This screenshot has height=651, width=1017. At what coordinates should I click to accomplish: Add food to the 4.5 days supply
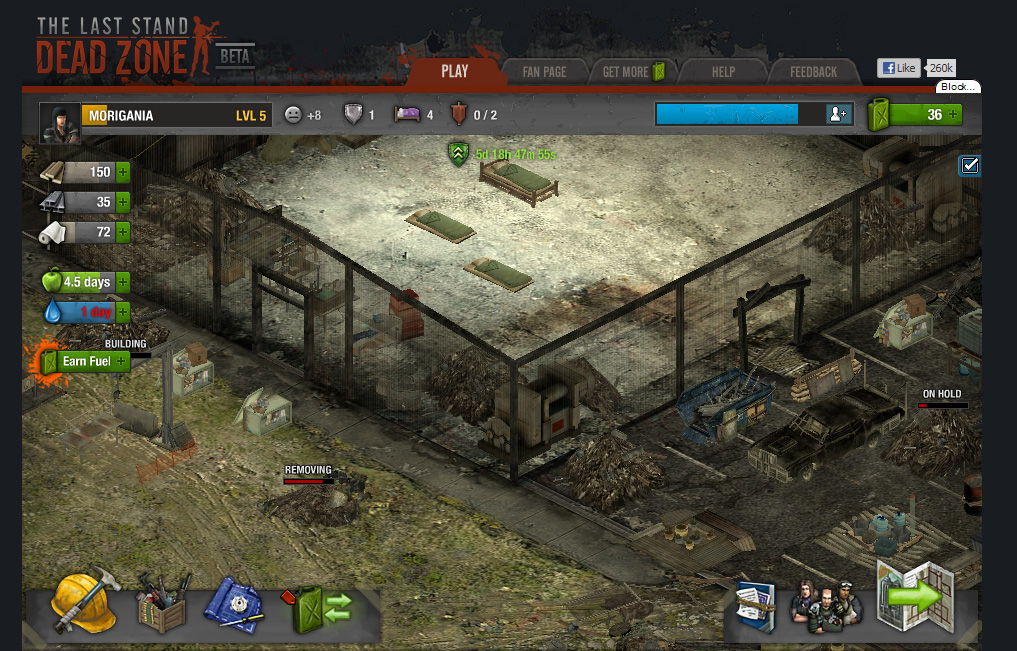tap(122, 282)
